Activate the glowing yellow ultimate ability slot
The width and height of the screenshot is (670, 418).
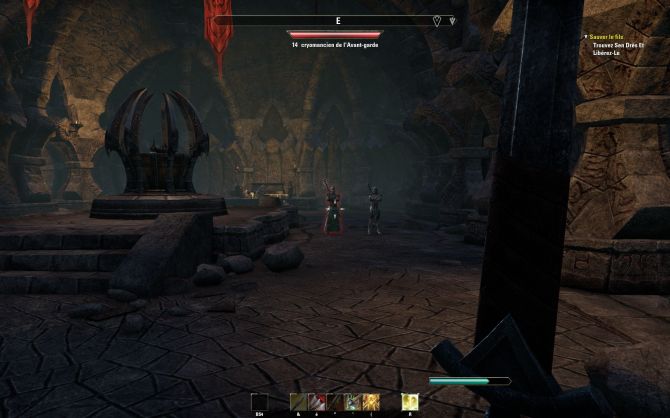click(x=409, y=401)
